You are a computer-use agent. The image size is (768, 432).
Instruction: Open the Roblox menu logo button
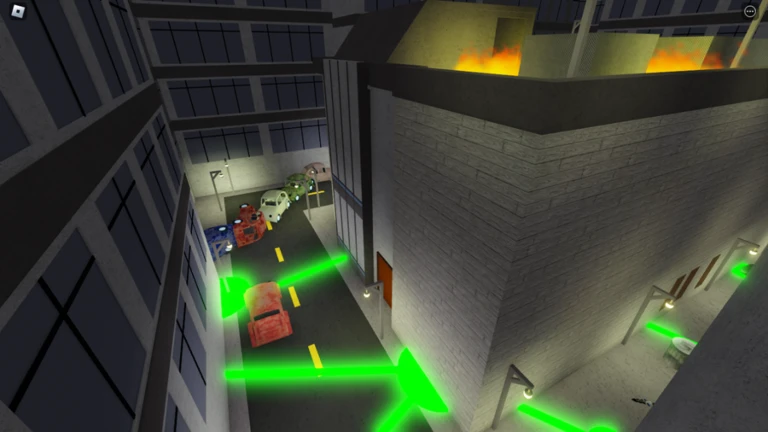(x=17, y=13)
